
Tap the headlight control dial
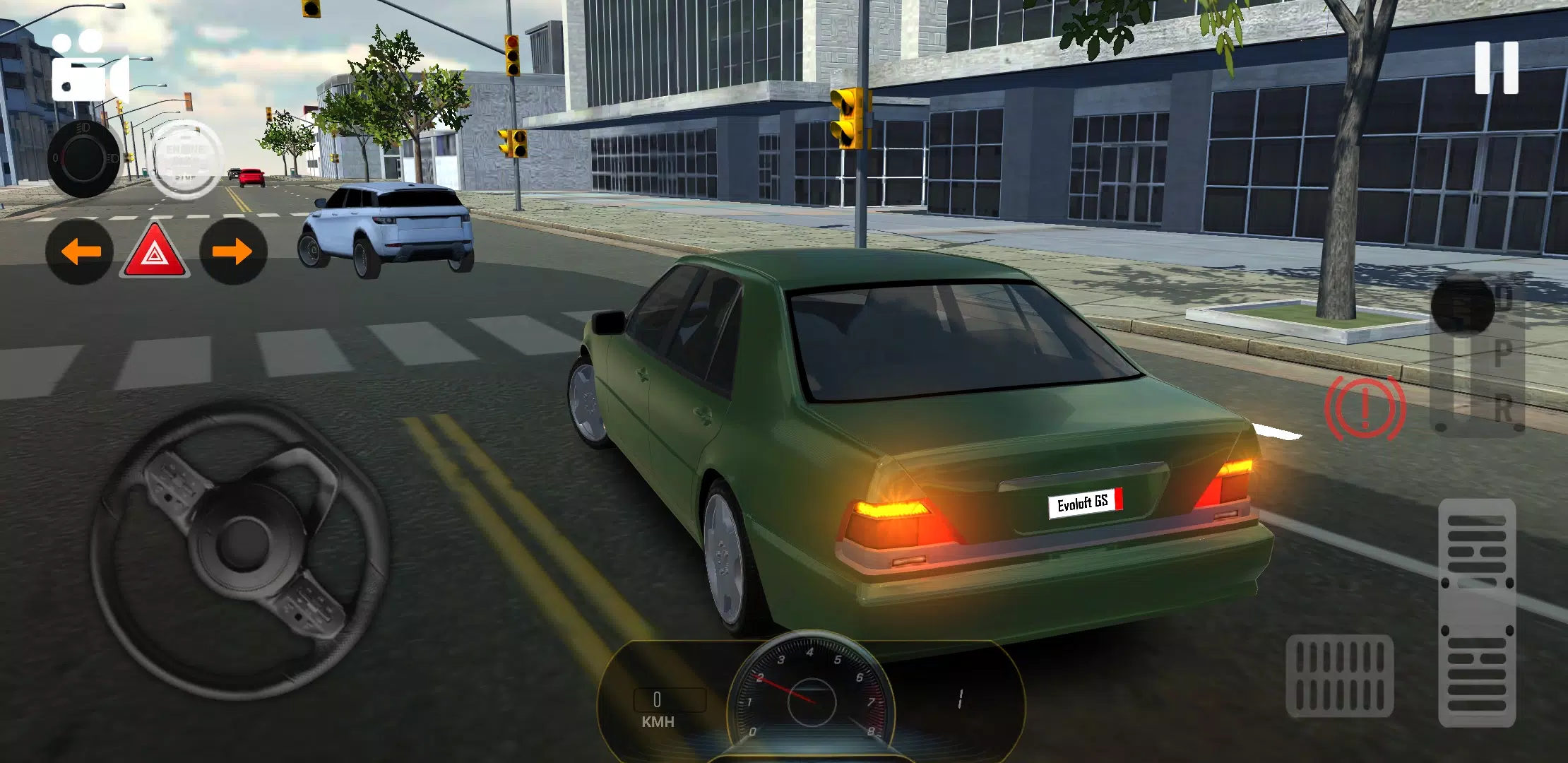tap(85, 159)
